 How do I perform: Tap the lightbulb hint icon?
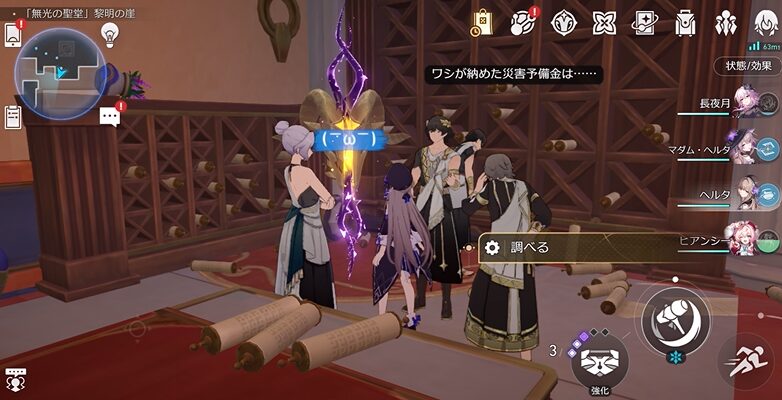tap(109, 34)
